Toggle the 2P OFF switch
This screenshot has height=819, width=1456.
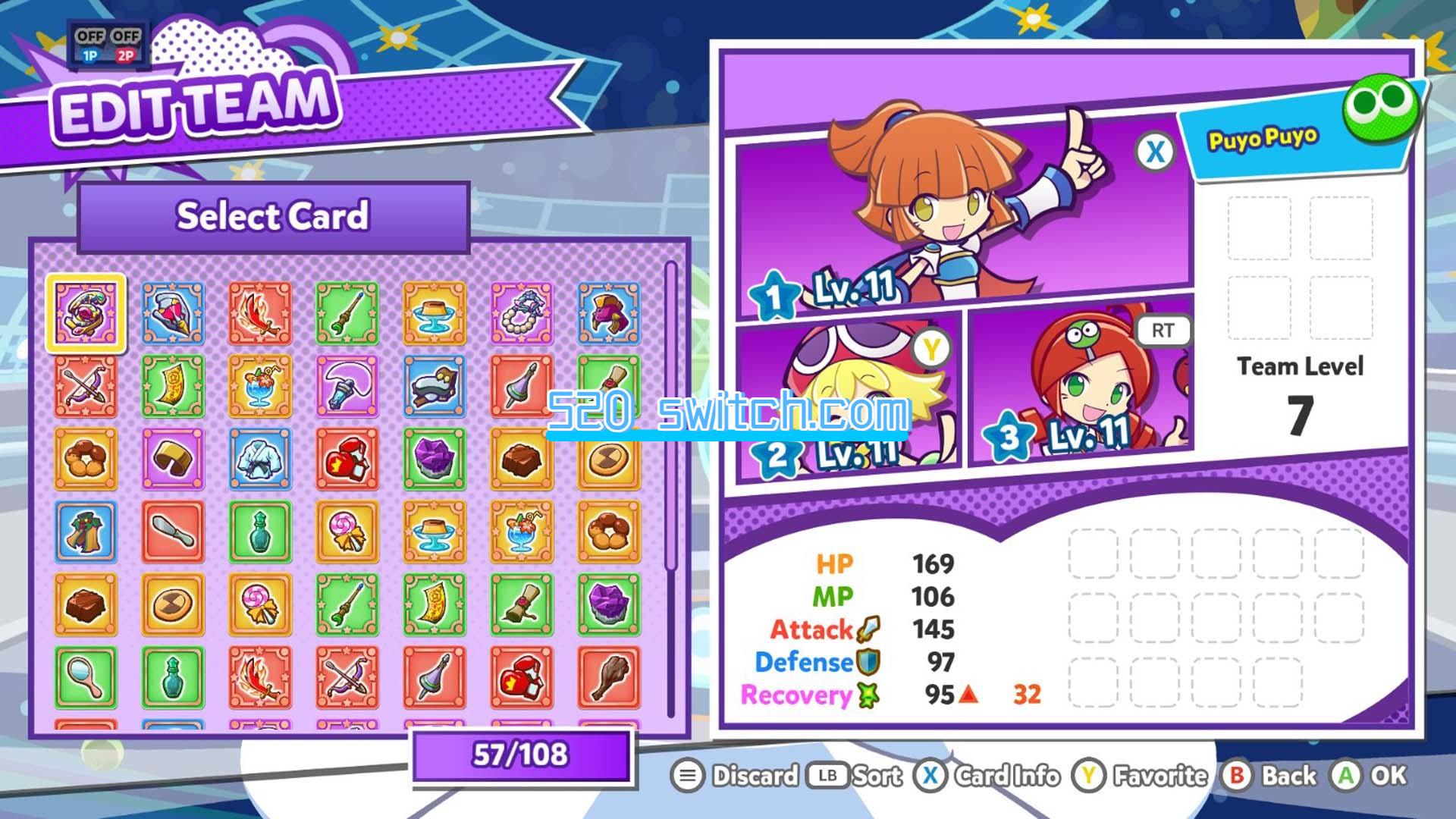127,34
